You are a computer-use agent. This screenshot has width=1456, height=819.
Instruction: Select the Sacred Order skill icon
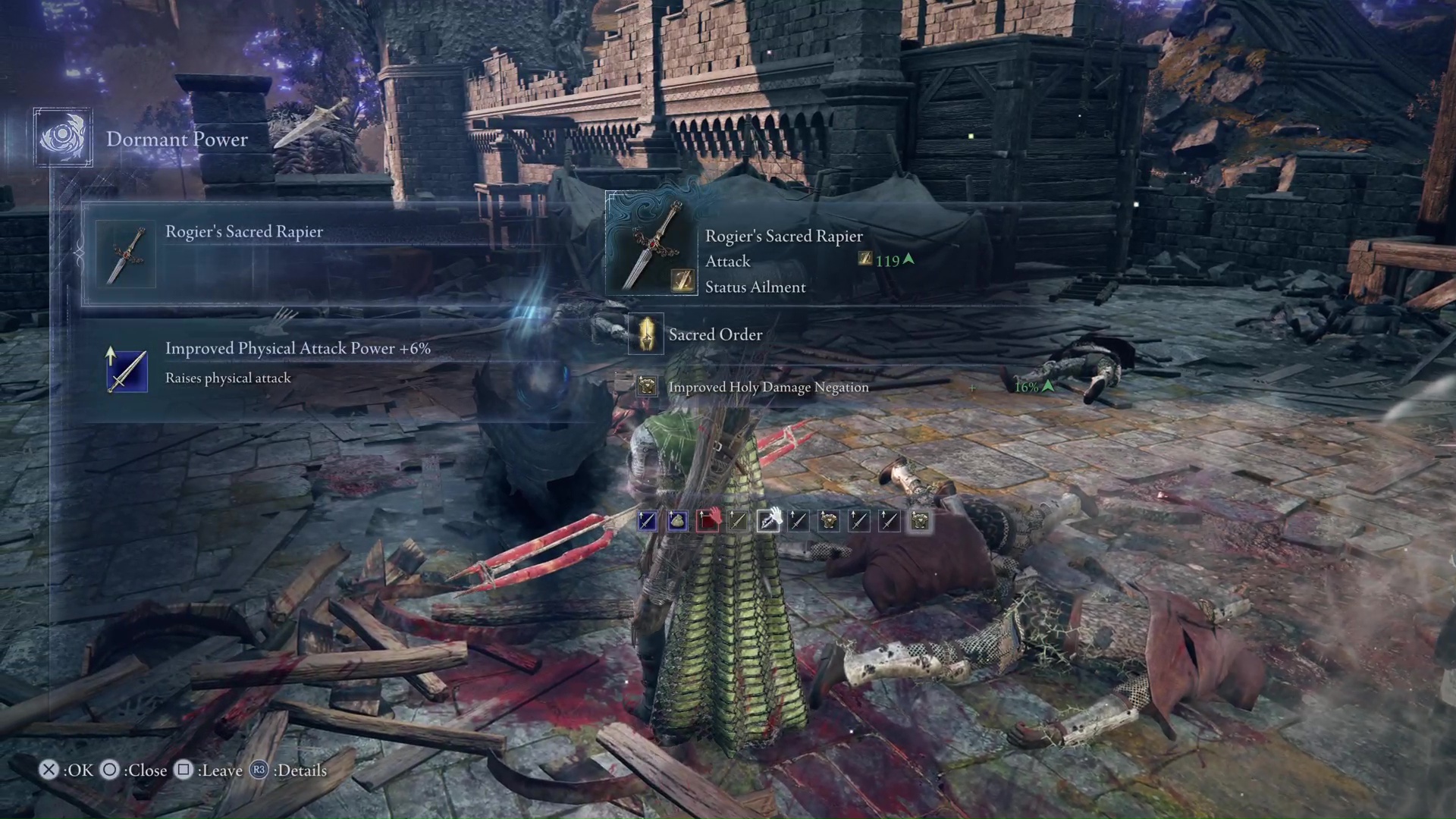click(x=646, y=334)
